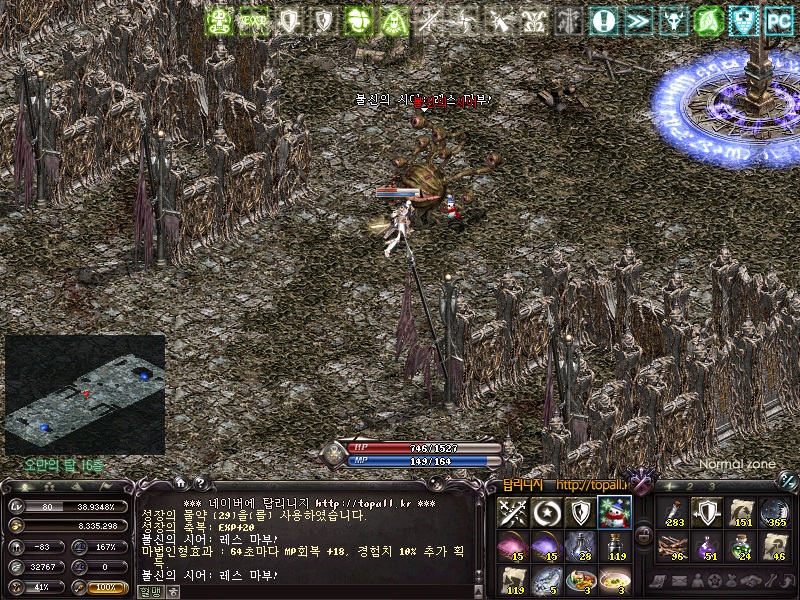Screen dimensions: 800x600
Task: Select the bundle of sticks item slot
Action: [673, 546]
